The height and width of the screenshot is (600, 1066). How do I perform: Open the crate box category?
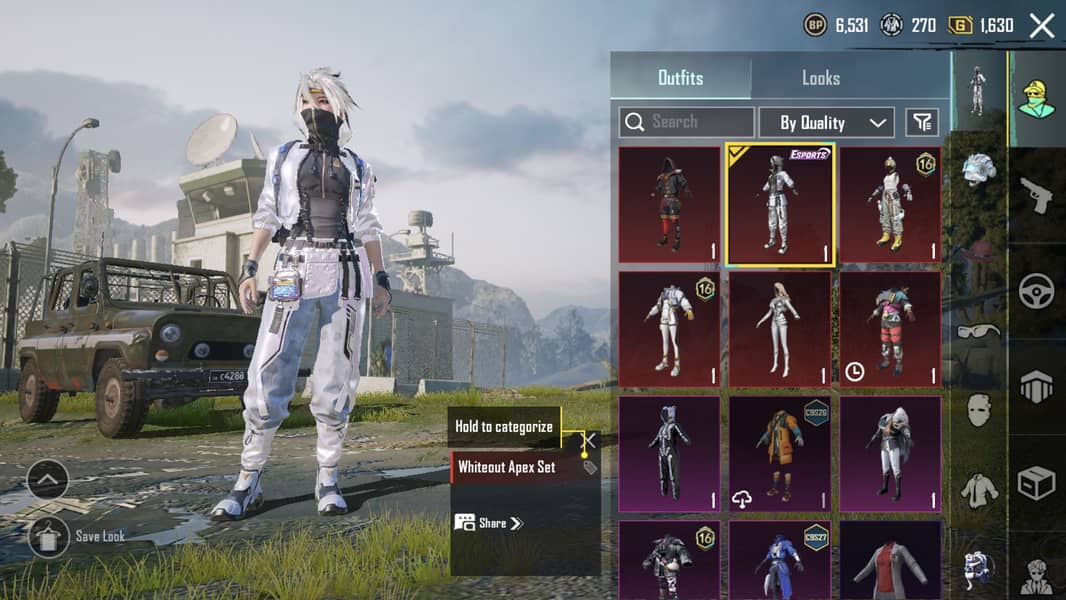1036,483
